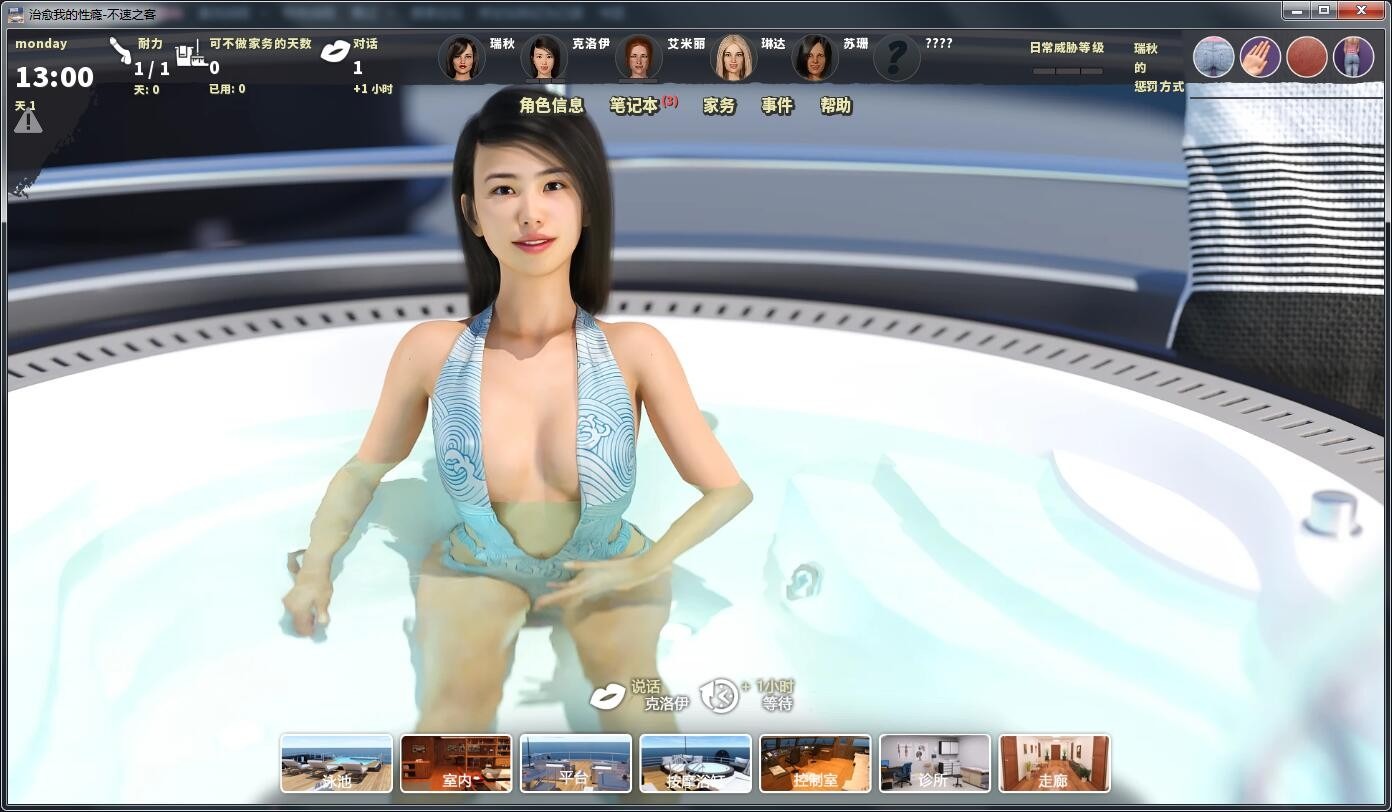Click the unknown question mark character
1392x812 pixels.
coord(896,59)
